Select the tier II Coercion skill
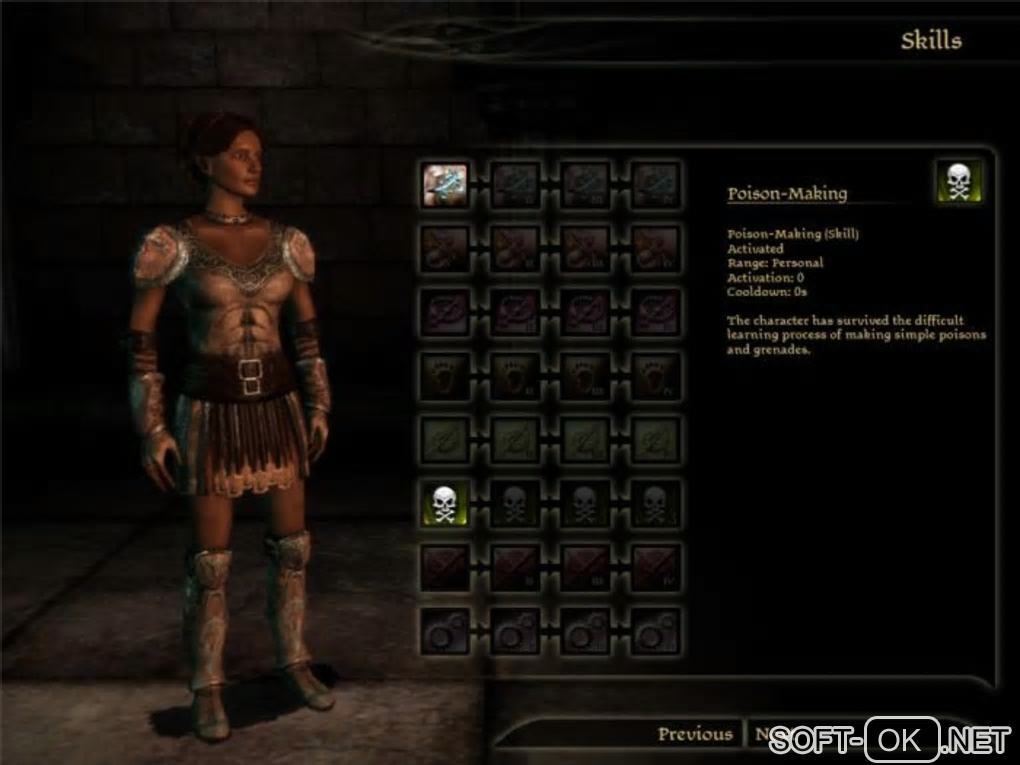 [516, 185]
